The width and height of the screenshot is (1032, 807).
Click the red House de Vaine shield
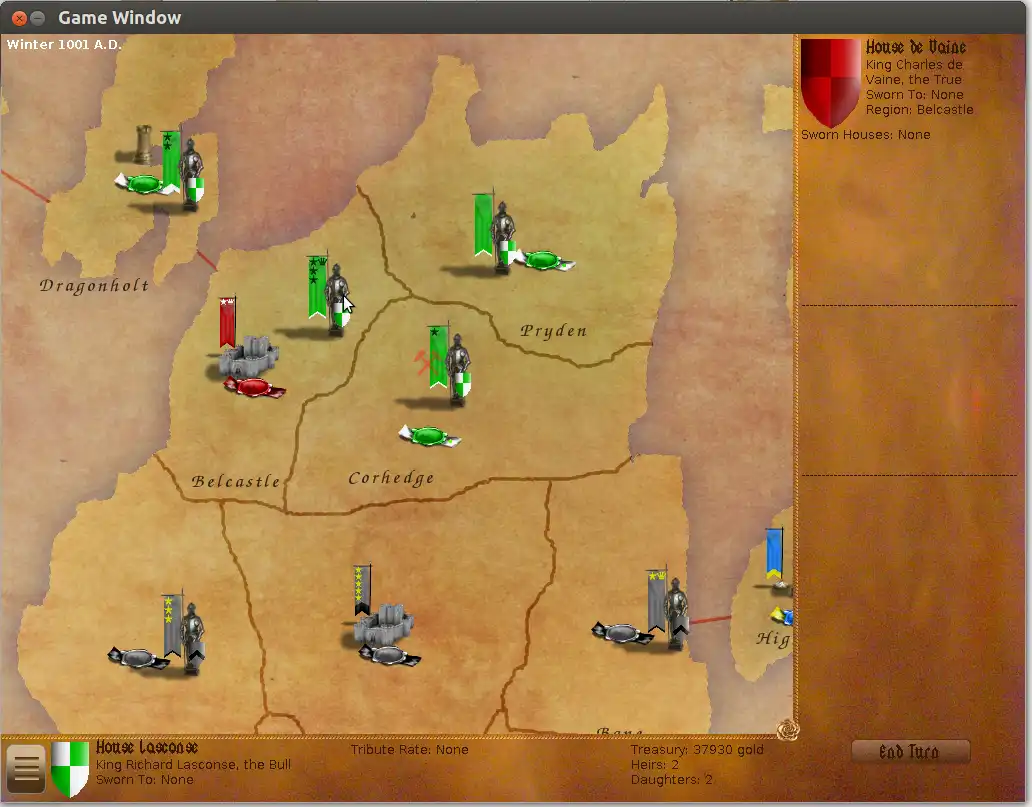(830, 80)
